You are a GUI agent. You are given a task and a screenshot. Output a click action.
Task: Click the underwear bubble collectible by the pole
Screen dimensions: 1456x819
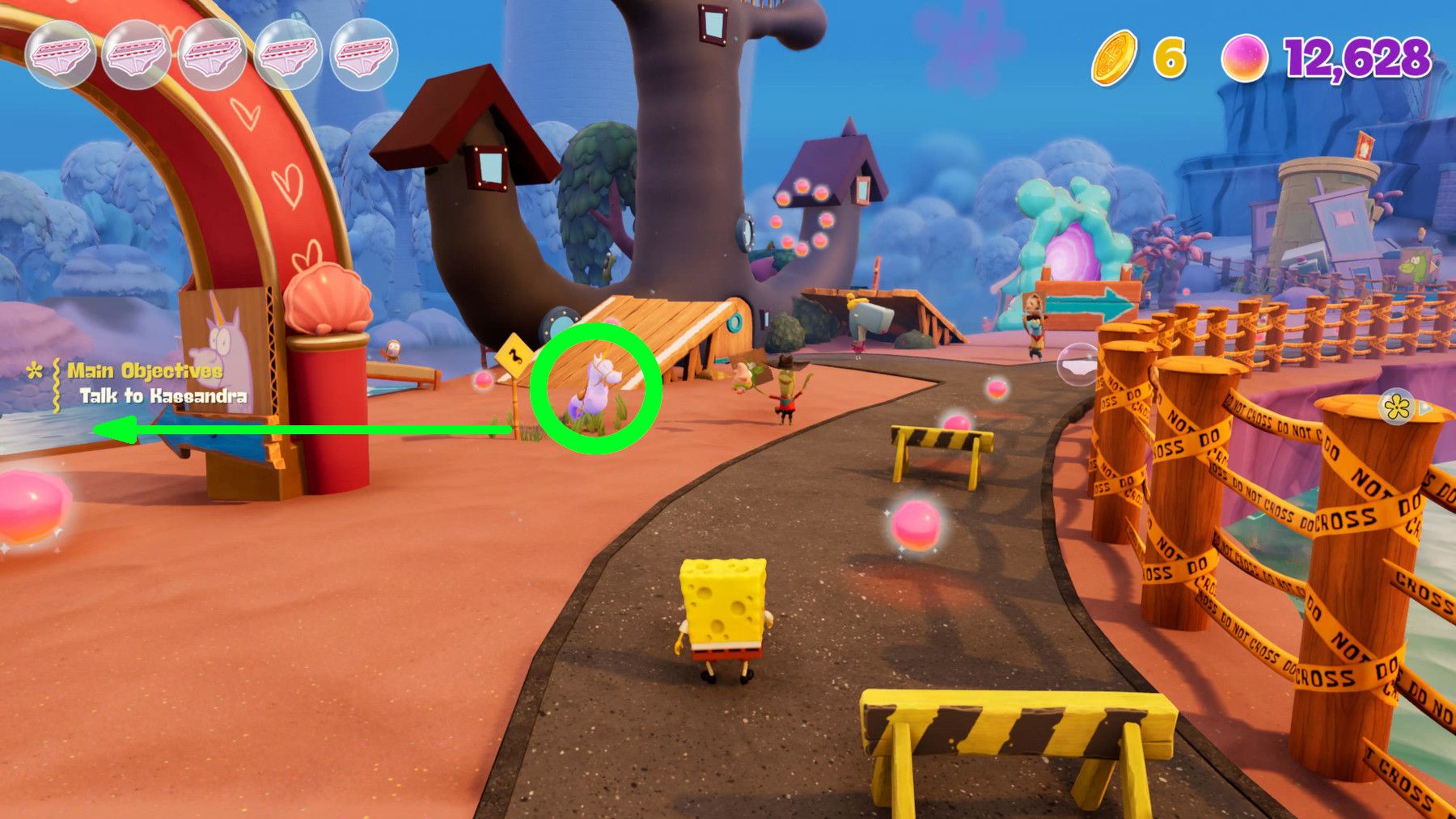(x=1076, y=364)
